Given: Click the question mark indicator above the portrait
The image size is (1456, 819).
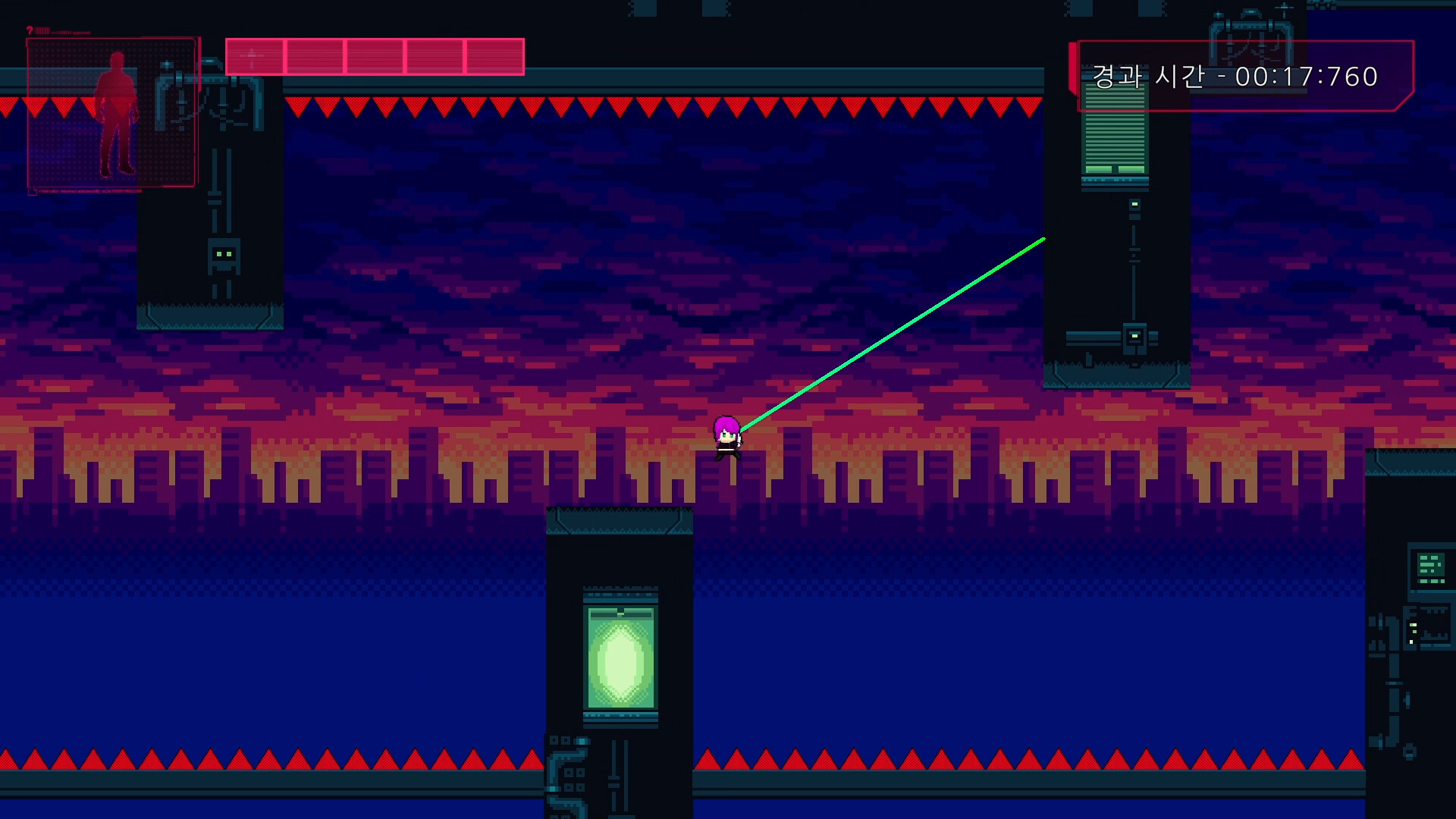Looking at the screenshot, I should click(29, 28).
